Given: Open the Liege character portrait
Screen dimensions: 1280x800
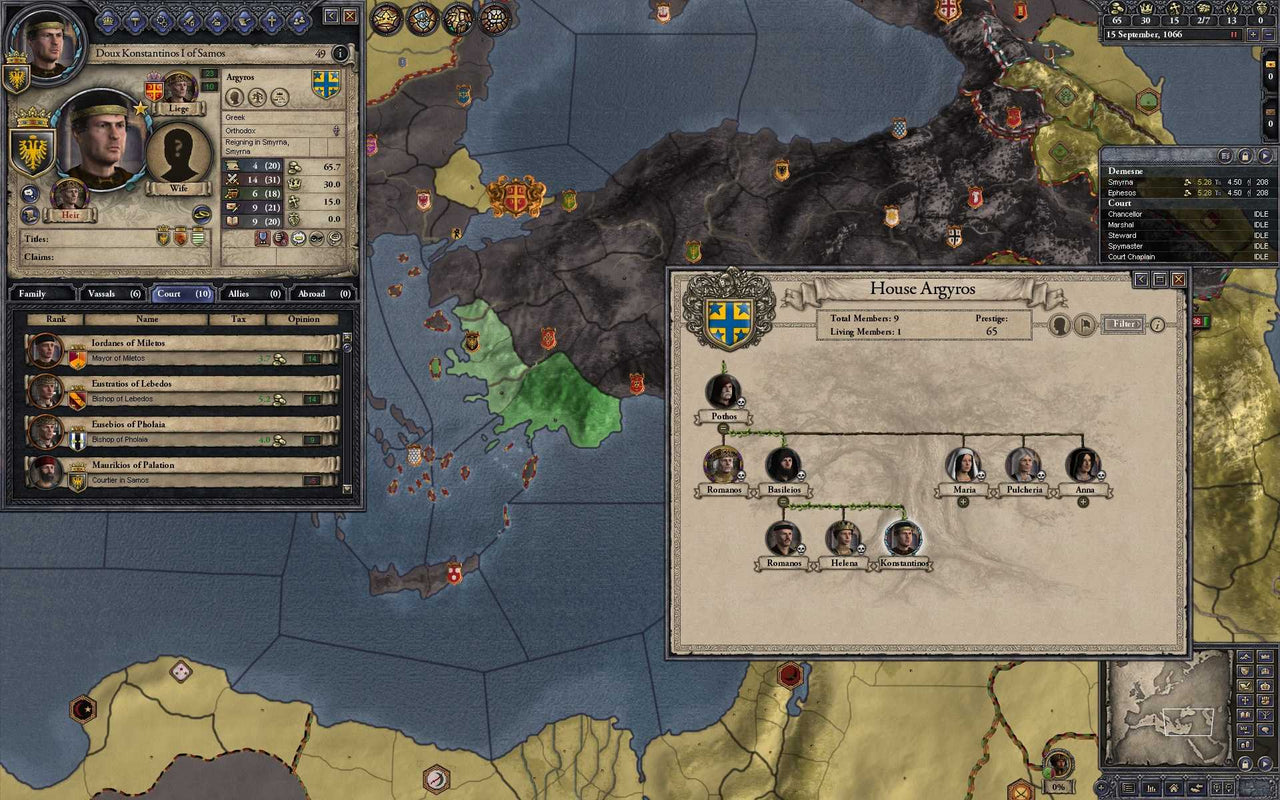Looking at the screenshot, I should click(180, 90).
